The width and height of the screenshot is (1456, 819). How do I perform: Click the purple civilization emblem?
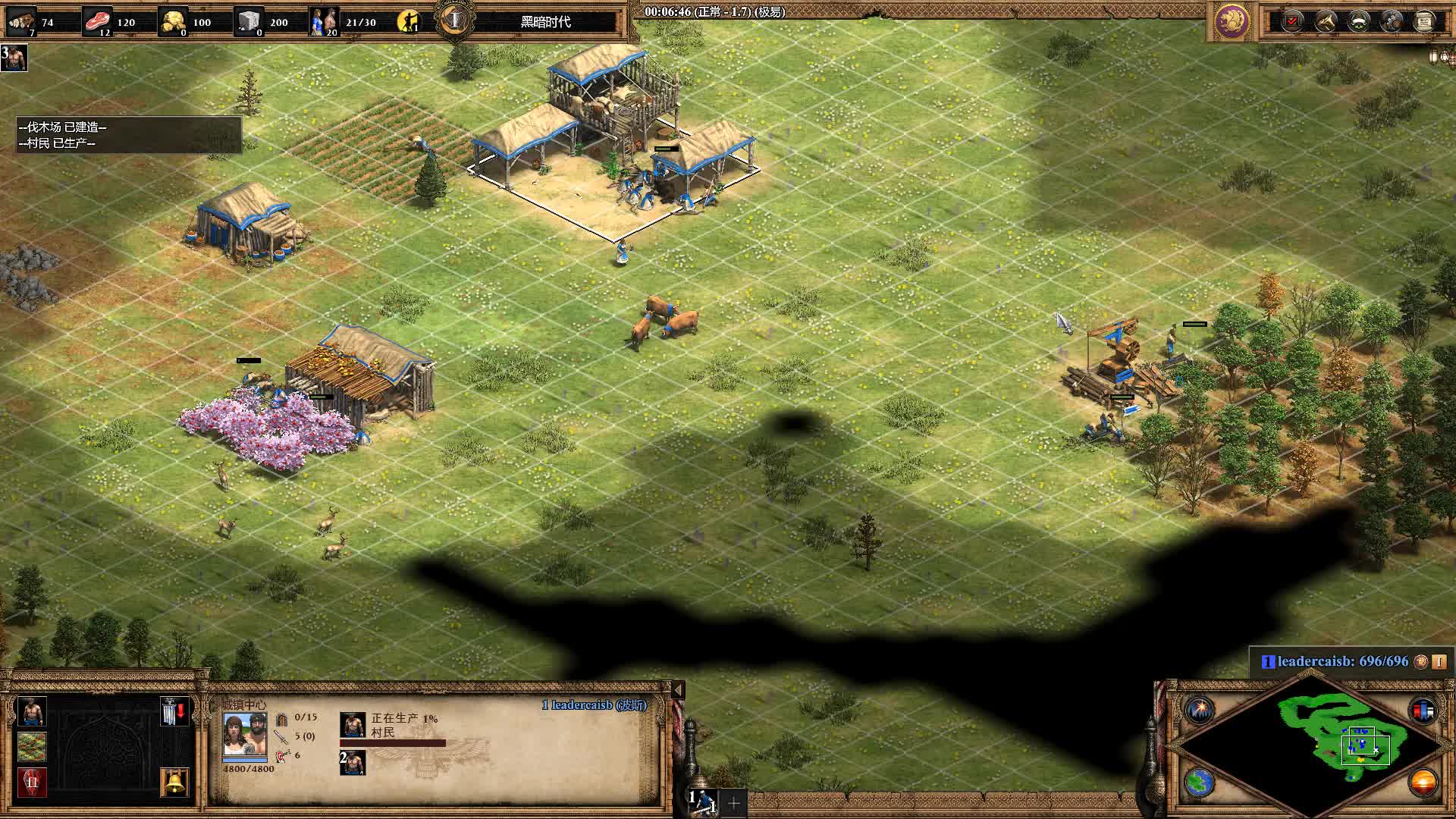tap(1232, 21)
